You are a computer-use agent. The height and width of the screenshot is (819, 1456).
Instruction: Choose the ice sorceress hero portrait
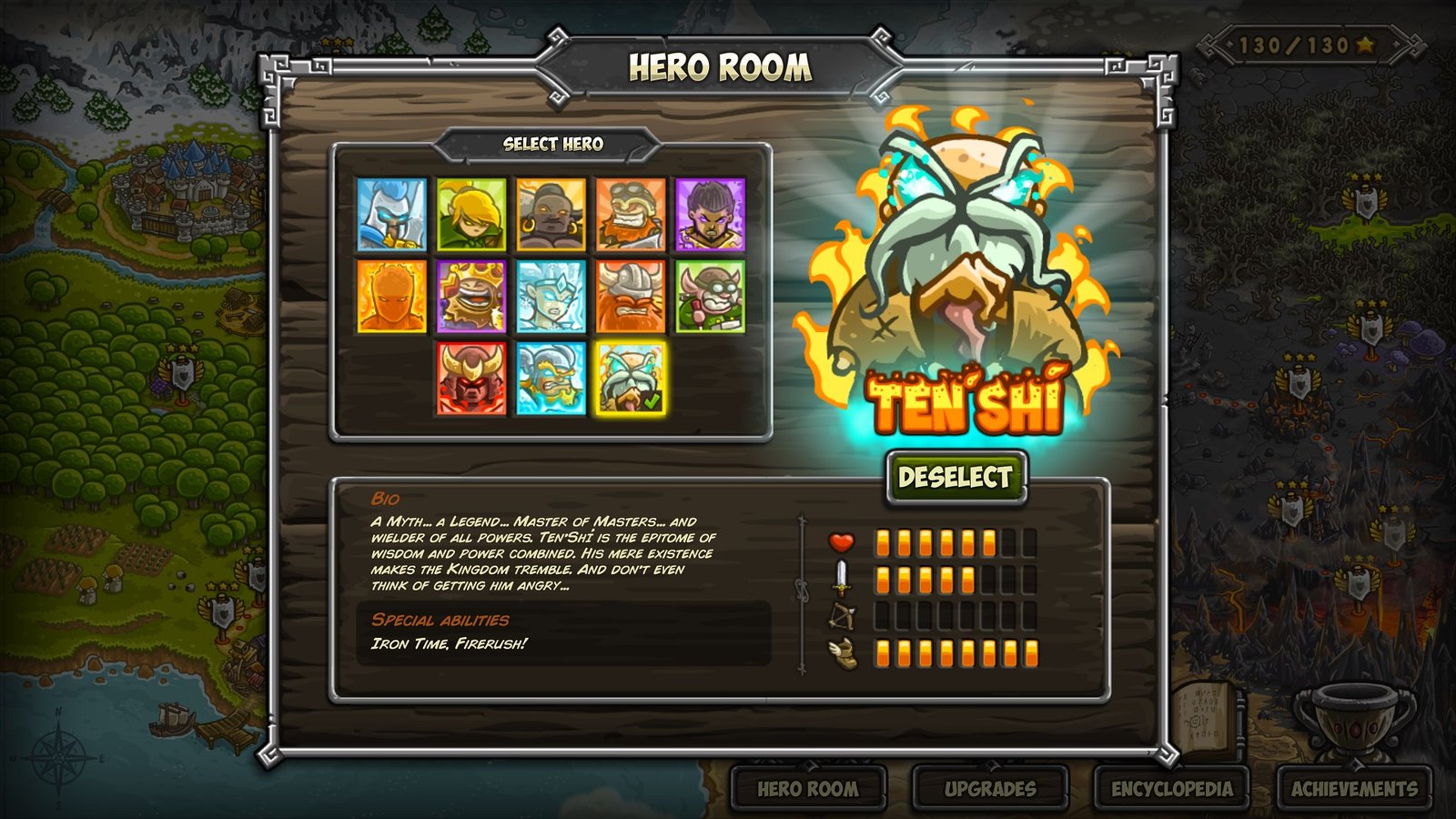[x=551, y=297]
